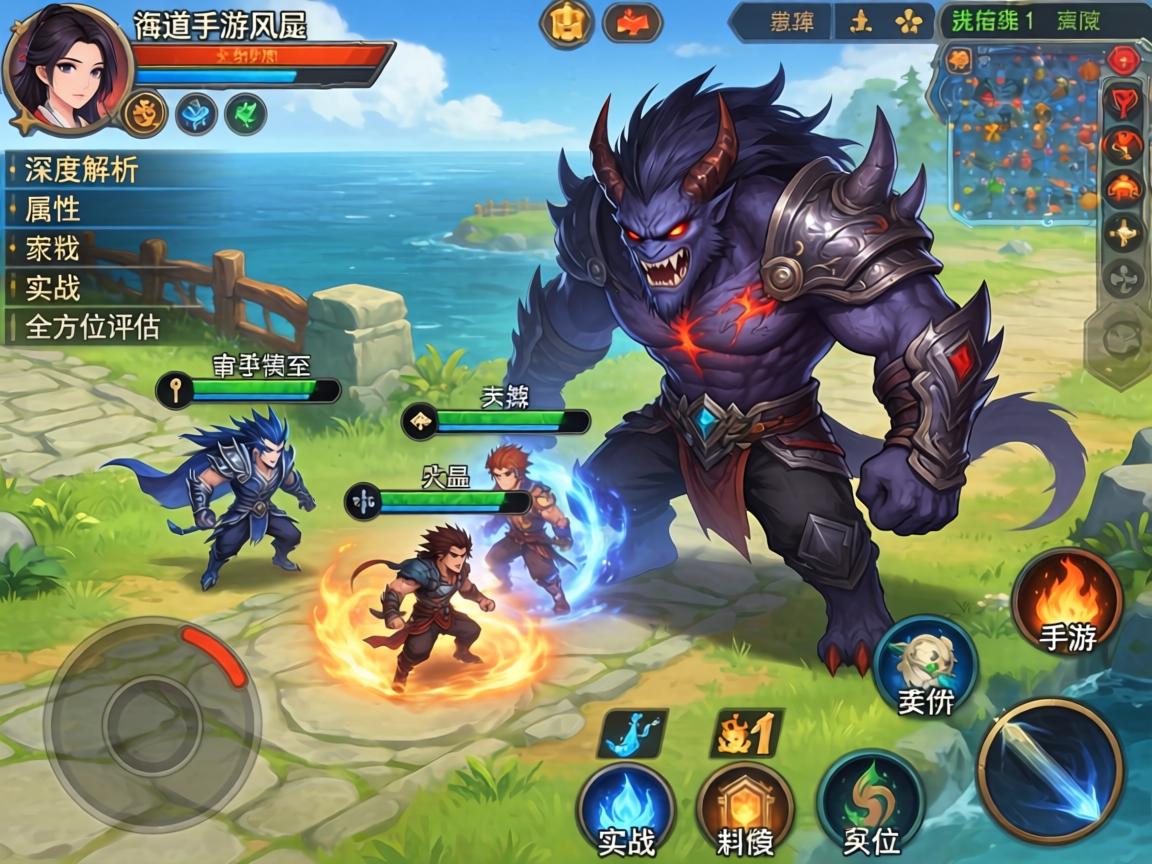Select the red chalice icon in the sidebar

[1123, 102]
